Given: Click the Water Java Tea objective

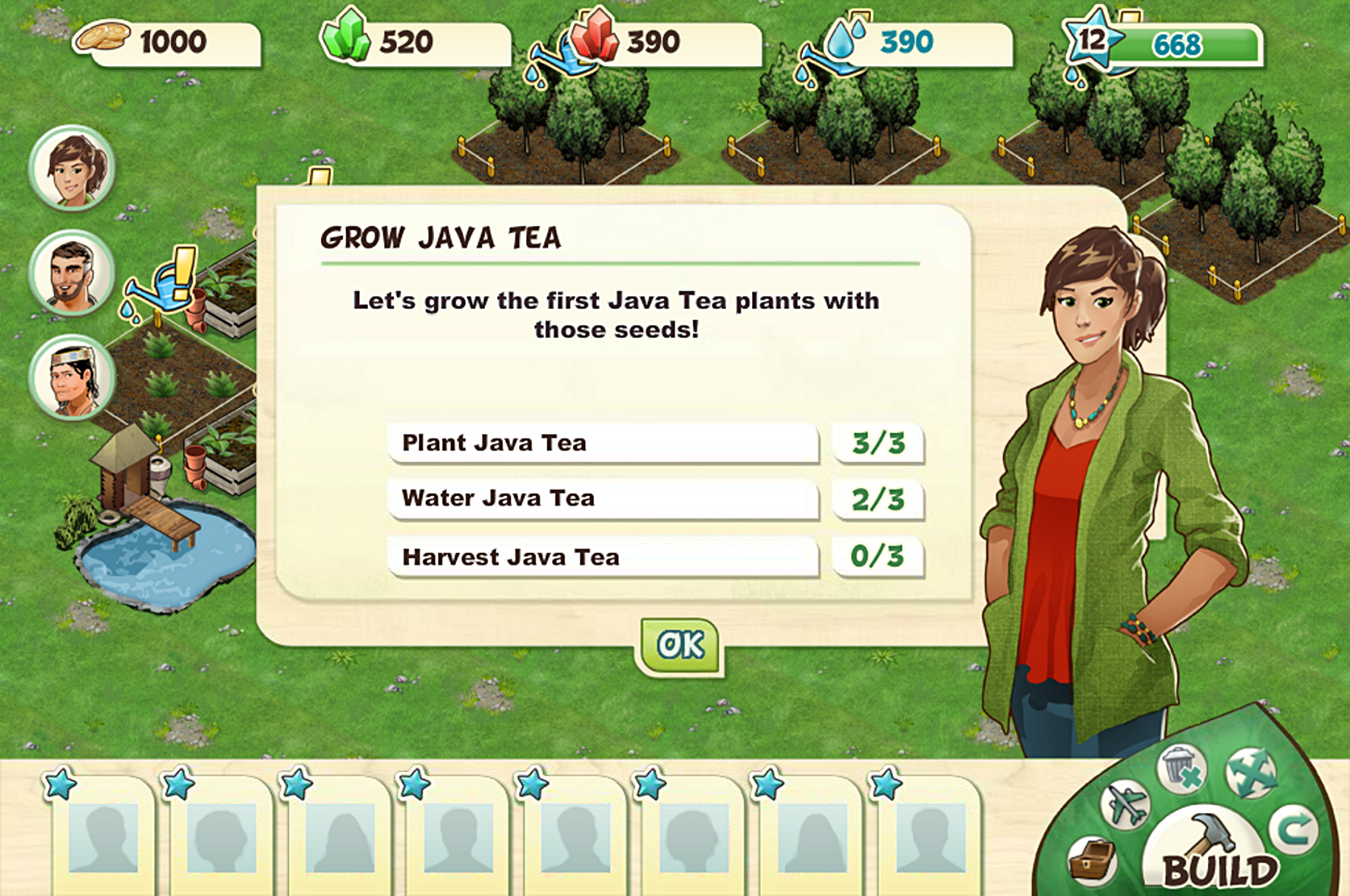Looking at the screenshot, I should tap(603, 498).
